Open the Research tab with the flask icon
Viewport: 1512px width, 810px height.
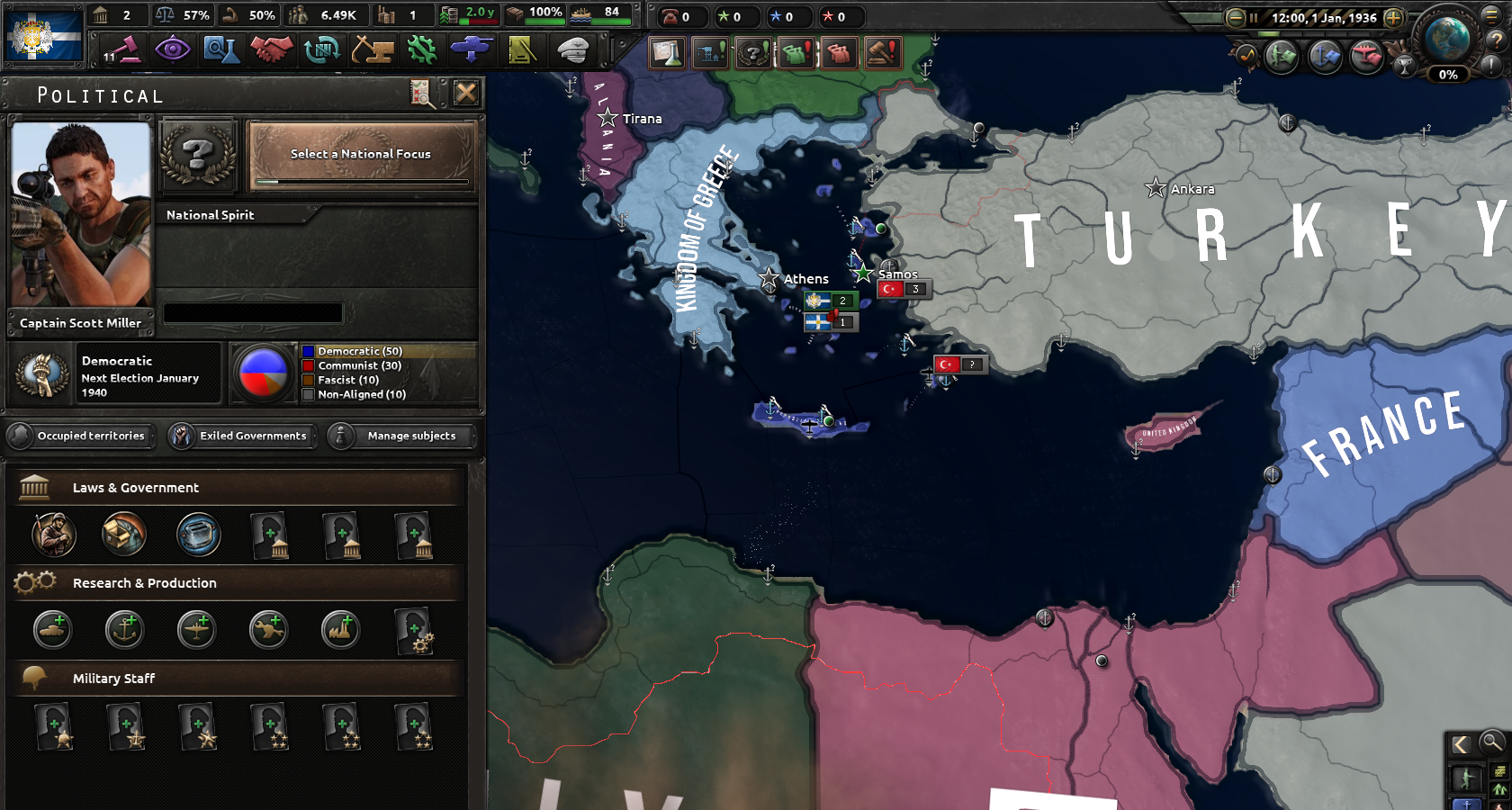point(222,50)
